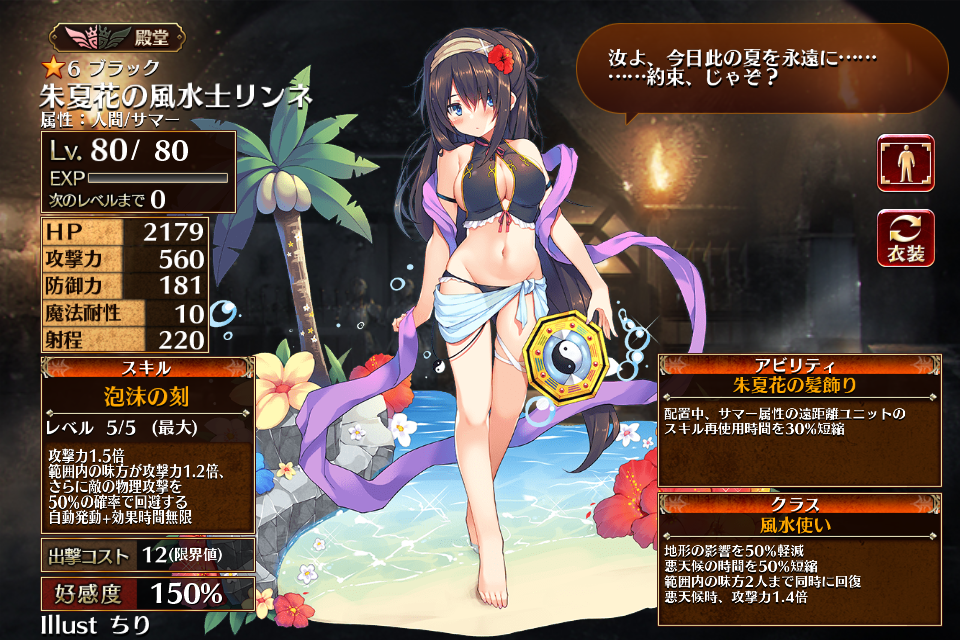
Task: Select the 泡沫の刻 skill panel
Action: (x=146, y=396)
